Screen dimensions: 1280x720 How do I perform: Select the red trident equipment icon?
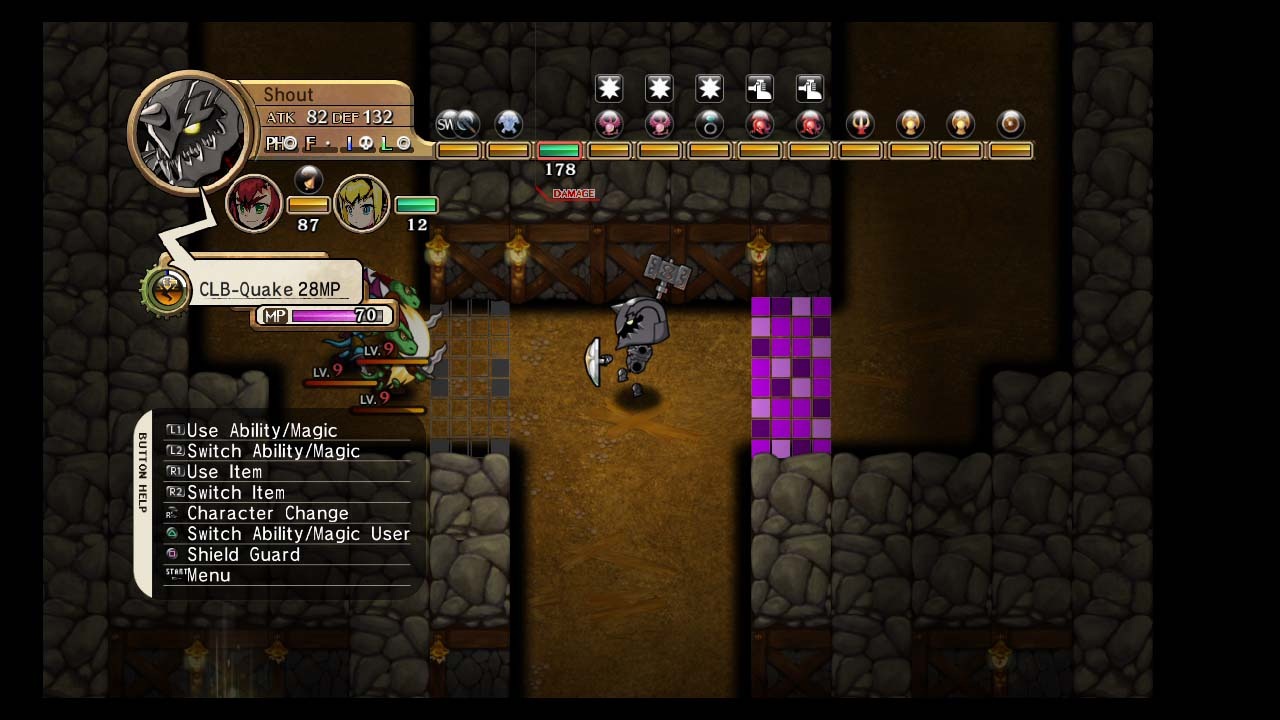coord(860,125)
